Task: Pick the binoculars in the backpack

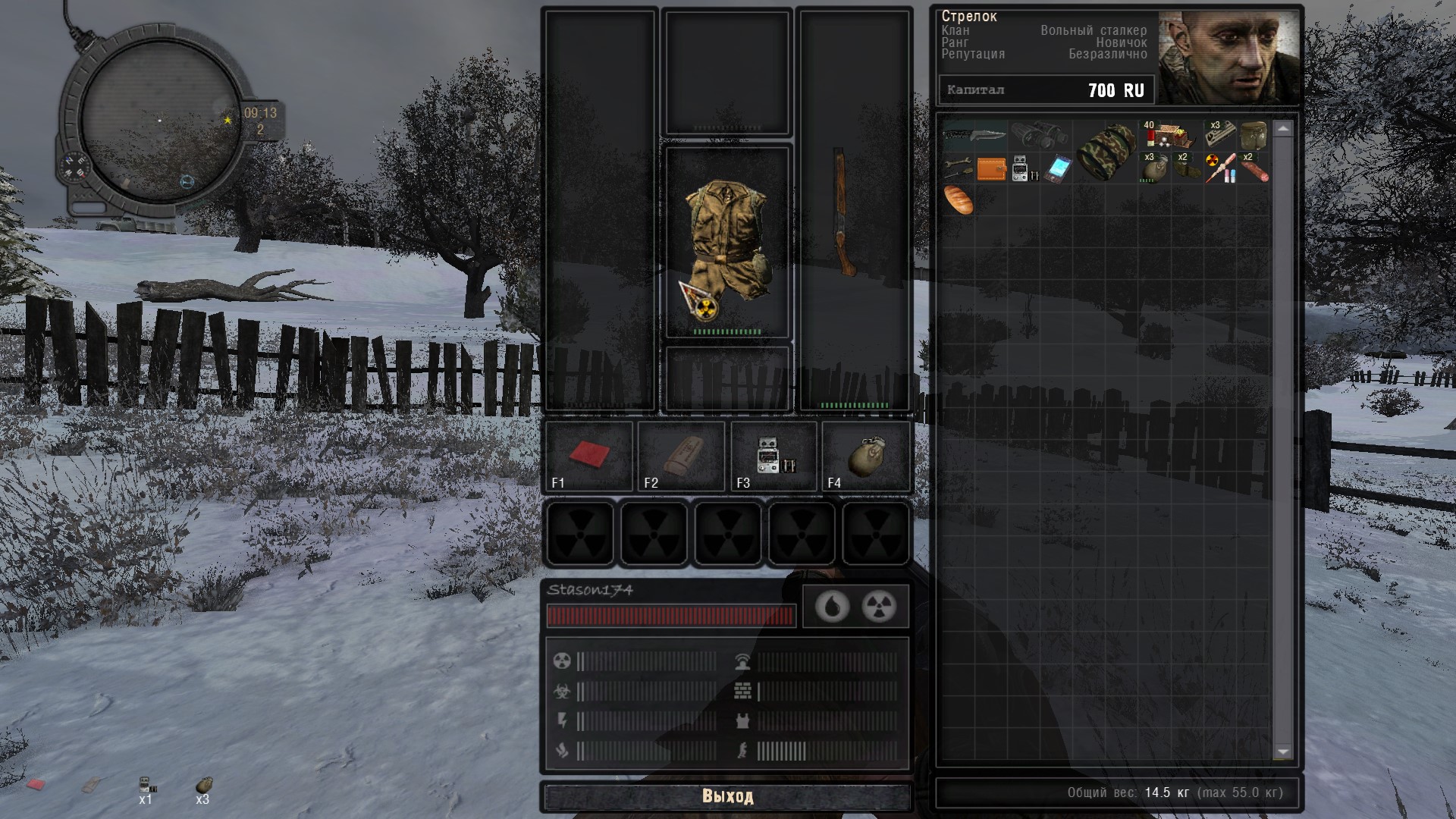Action: (1040, 136)
